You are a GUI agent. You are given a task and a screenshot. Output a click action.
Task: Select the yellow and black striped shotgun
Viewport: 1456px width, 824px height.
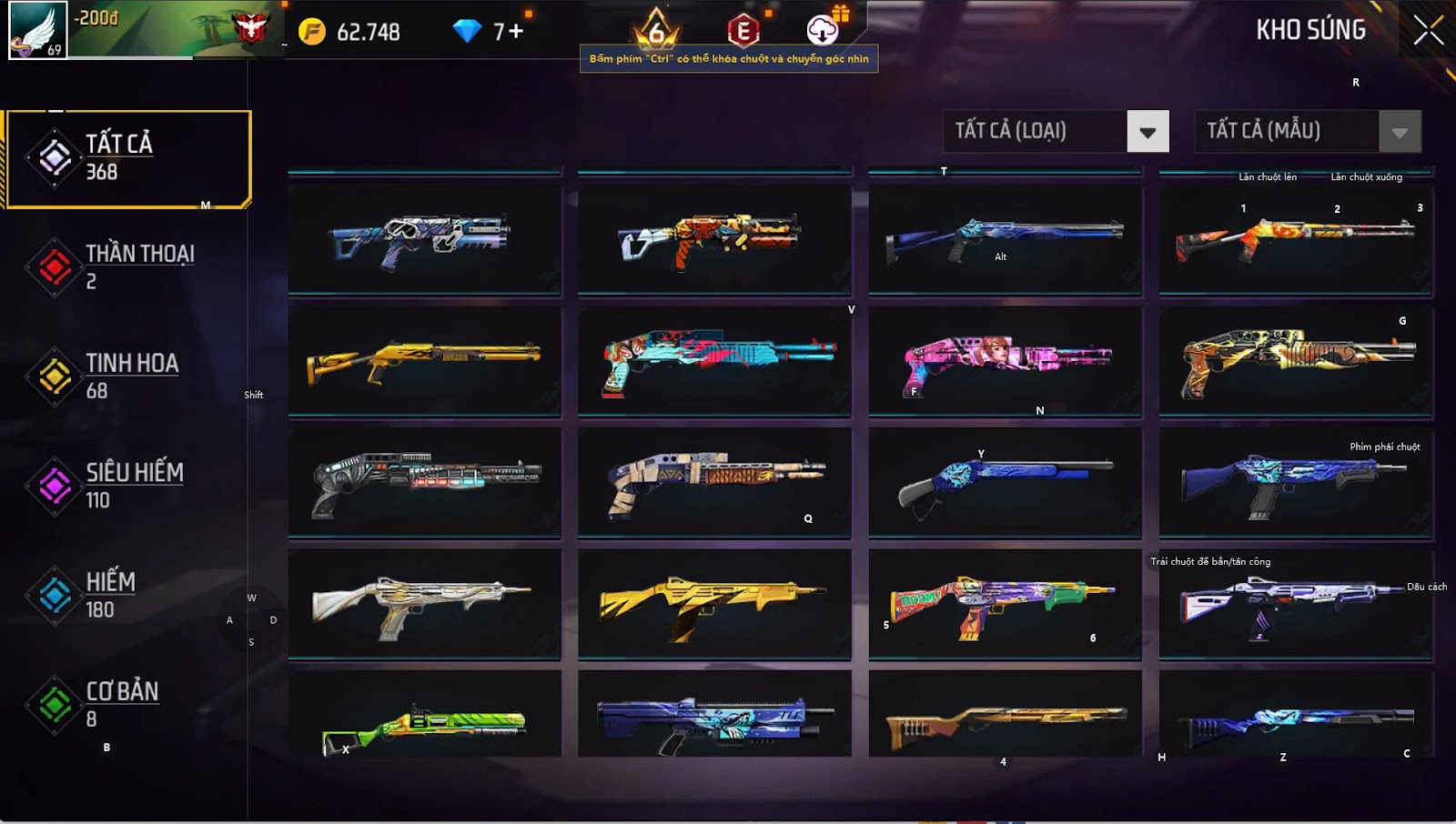click(714, 603)
